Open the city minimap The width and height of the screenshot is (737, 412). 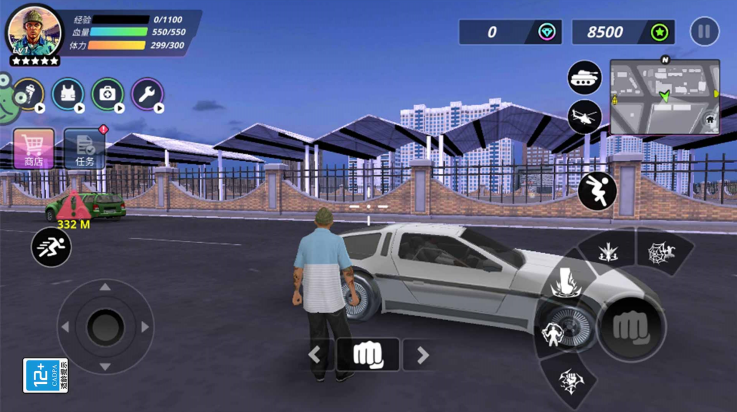click(x=665, y=96)
